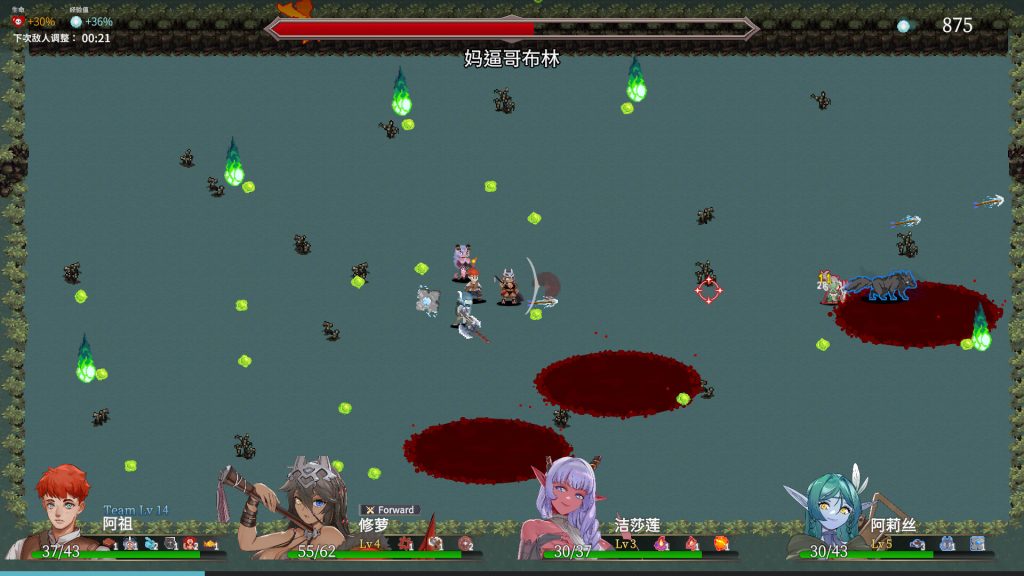Click 阿莉丝's blue cube skill icon
The image size is (1024, 576).
point(977,544)
